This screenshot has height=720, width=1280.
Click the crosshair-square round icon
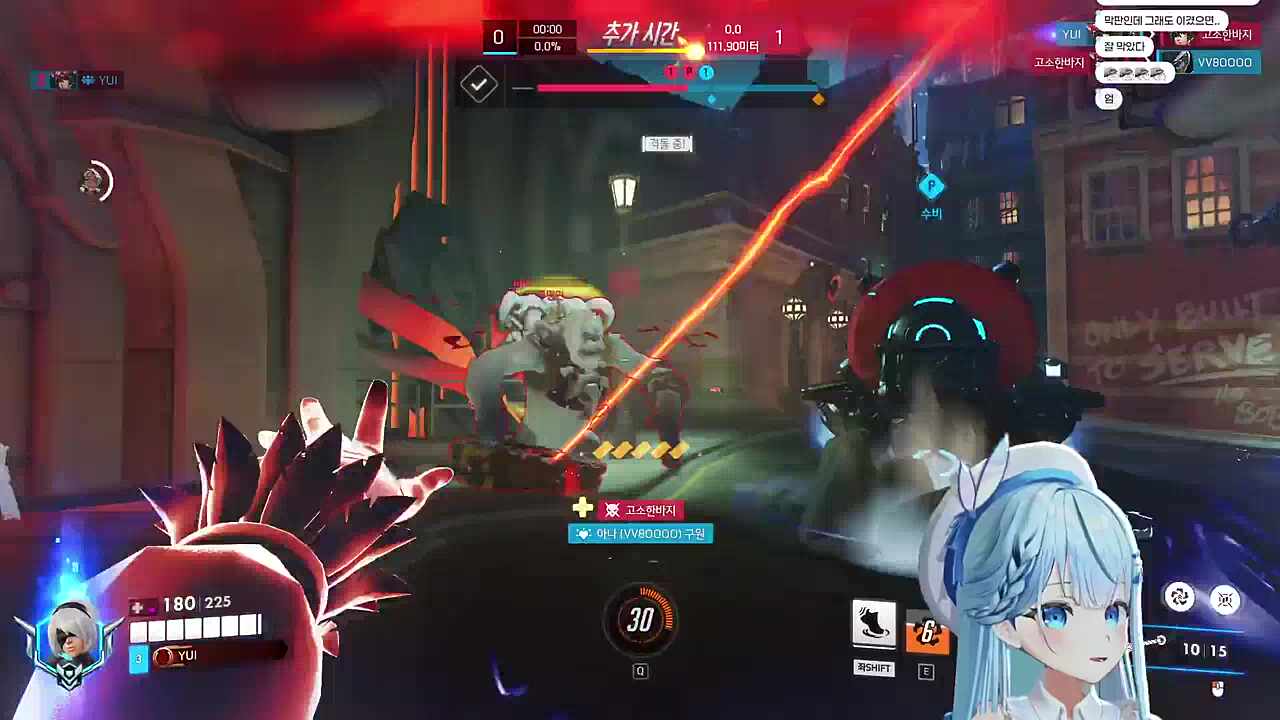pyautogui.click(x=1225, y=598)
